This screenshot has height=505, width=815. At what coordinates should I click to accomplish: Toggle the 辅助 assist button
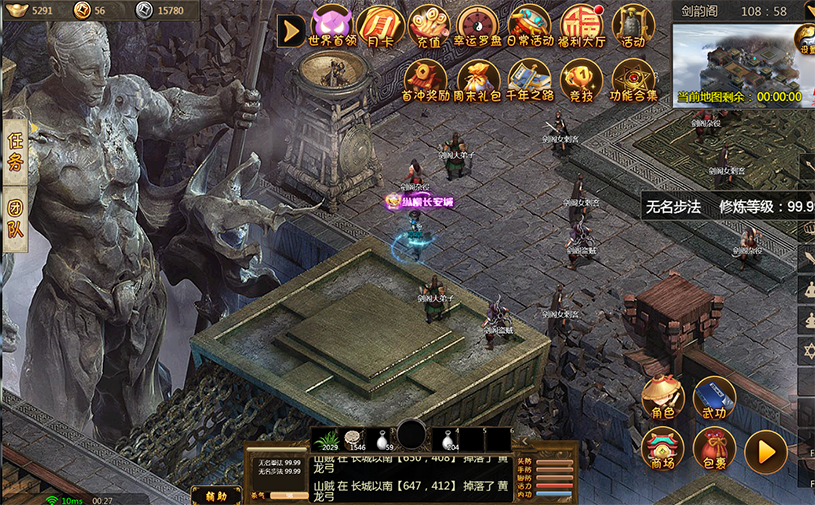216,495
